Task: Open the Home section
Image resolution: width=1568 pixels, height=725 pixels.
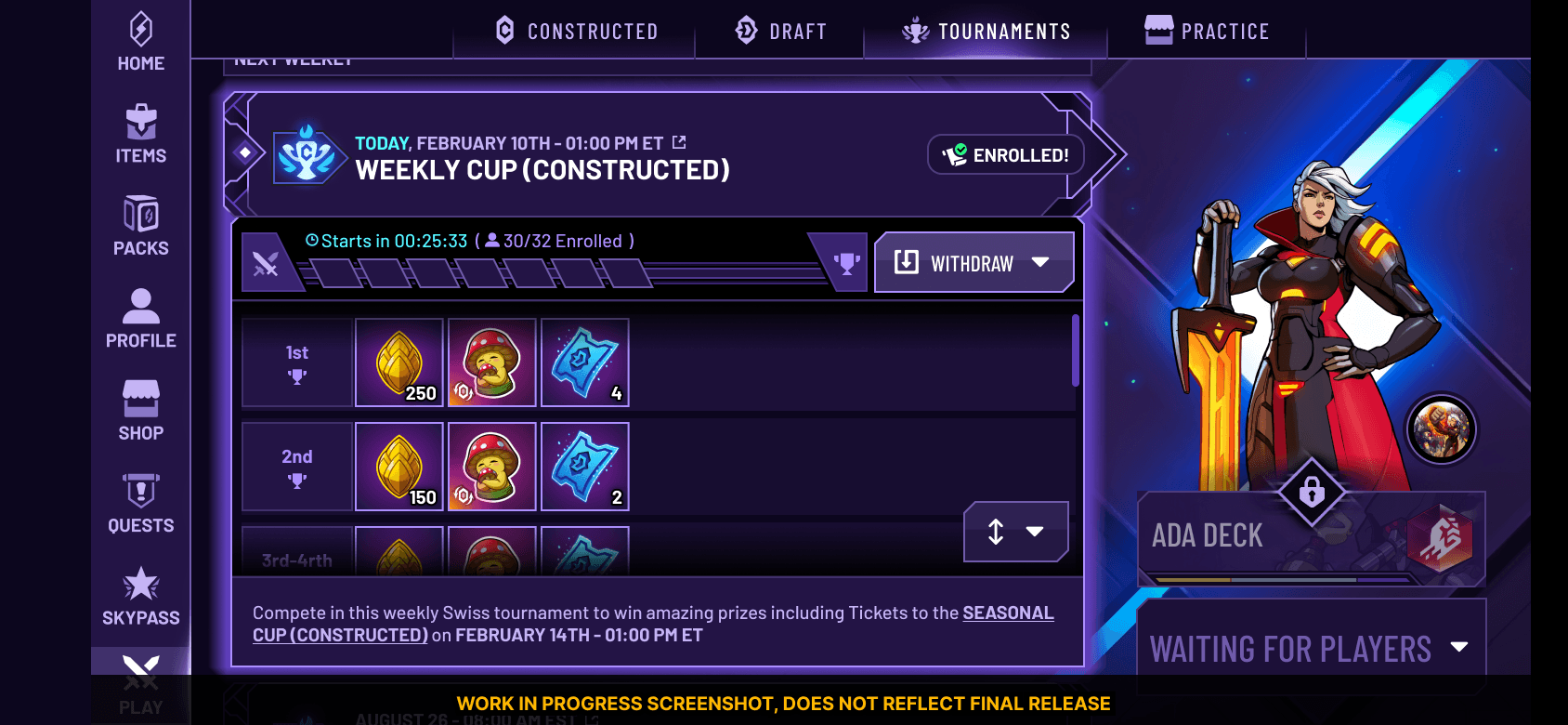Action: pos(140,37)
